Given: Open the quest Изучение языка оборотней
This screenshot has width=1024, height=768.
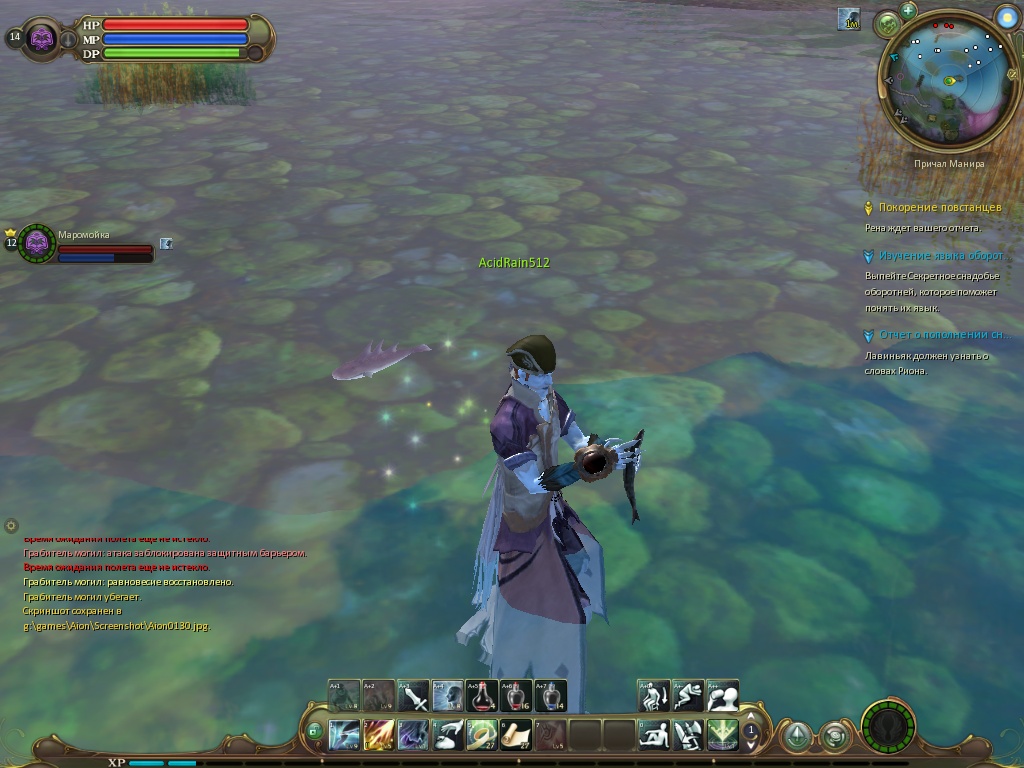Looking at the screenshot, I should click(x=941, y=256).
